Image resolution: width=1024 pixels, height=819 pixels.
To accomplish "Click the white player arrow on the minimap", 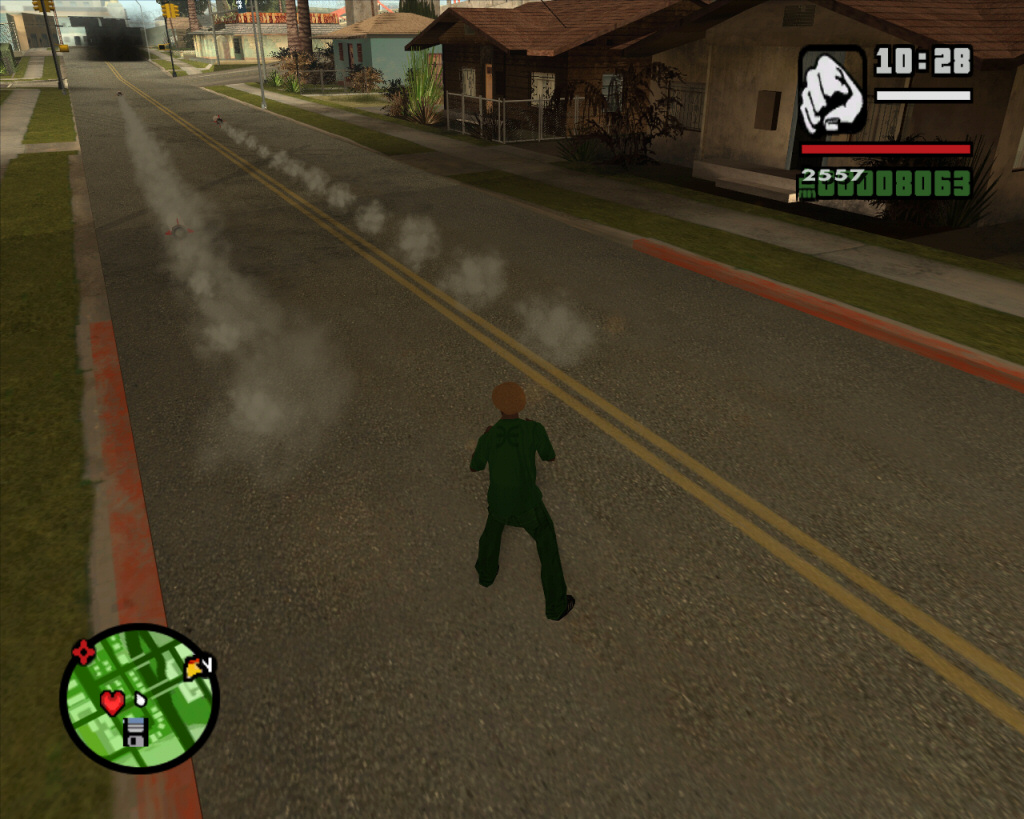I will click(x=140, y=698).
